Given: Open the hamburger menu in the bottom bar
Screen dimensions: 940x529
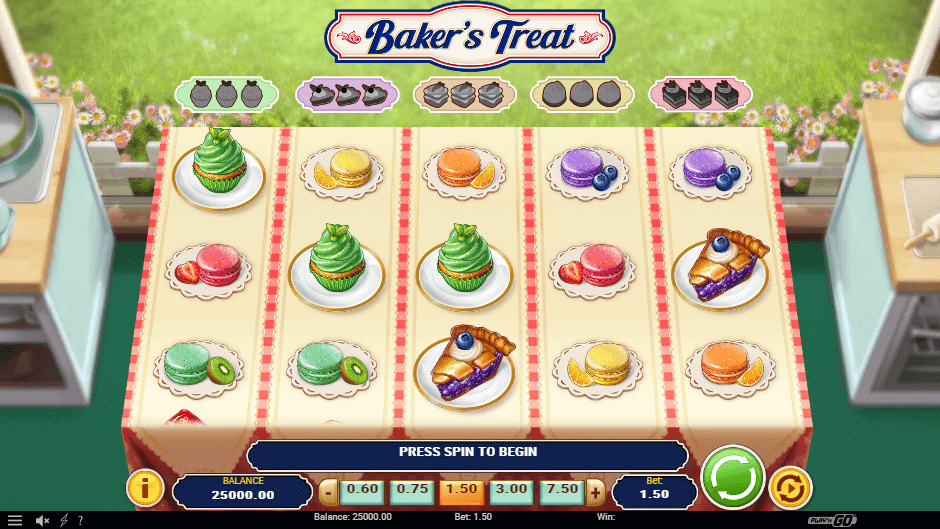Looking at the screenshot, I should pos(15,520).
